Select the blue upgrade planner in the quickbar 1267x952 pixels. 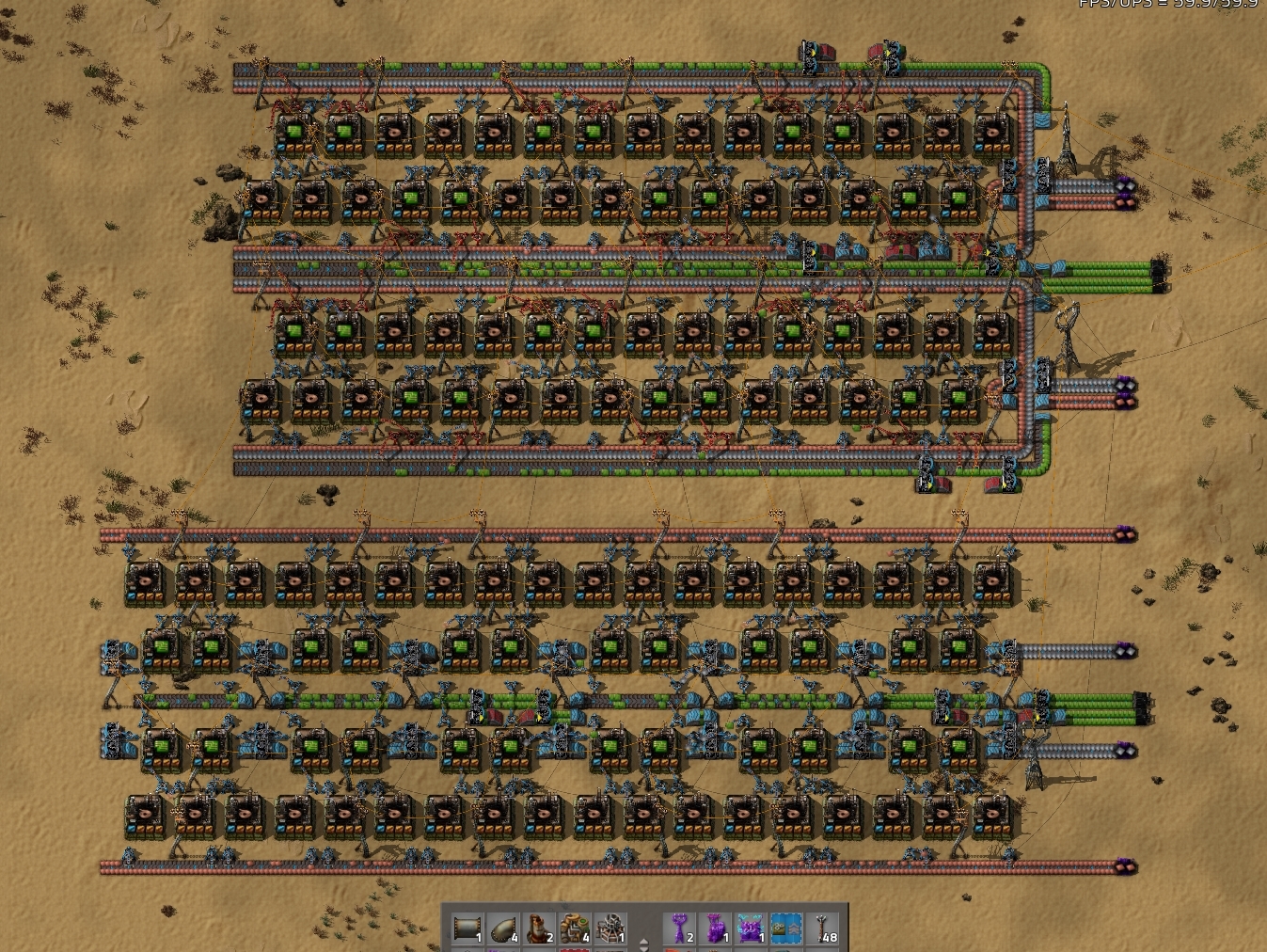787,927
